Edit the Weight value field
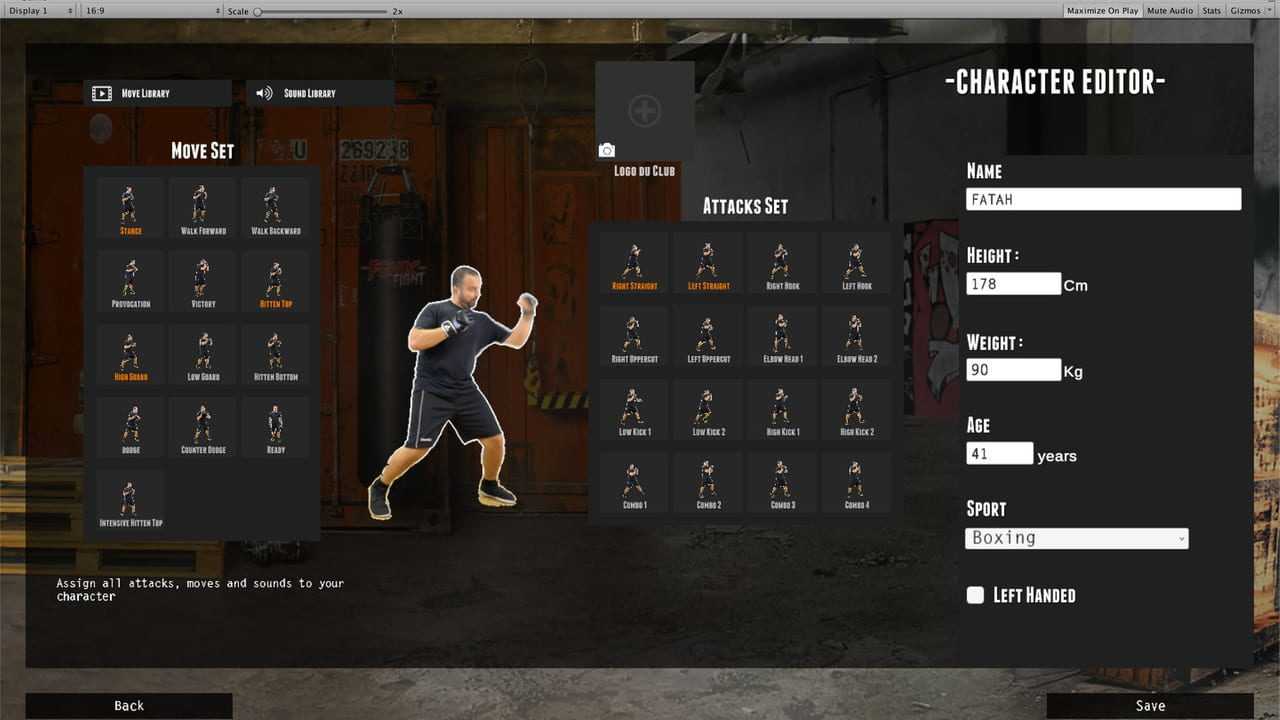 point(1013,370)
